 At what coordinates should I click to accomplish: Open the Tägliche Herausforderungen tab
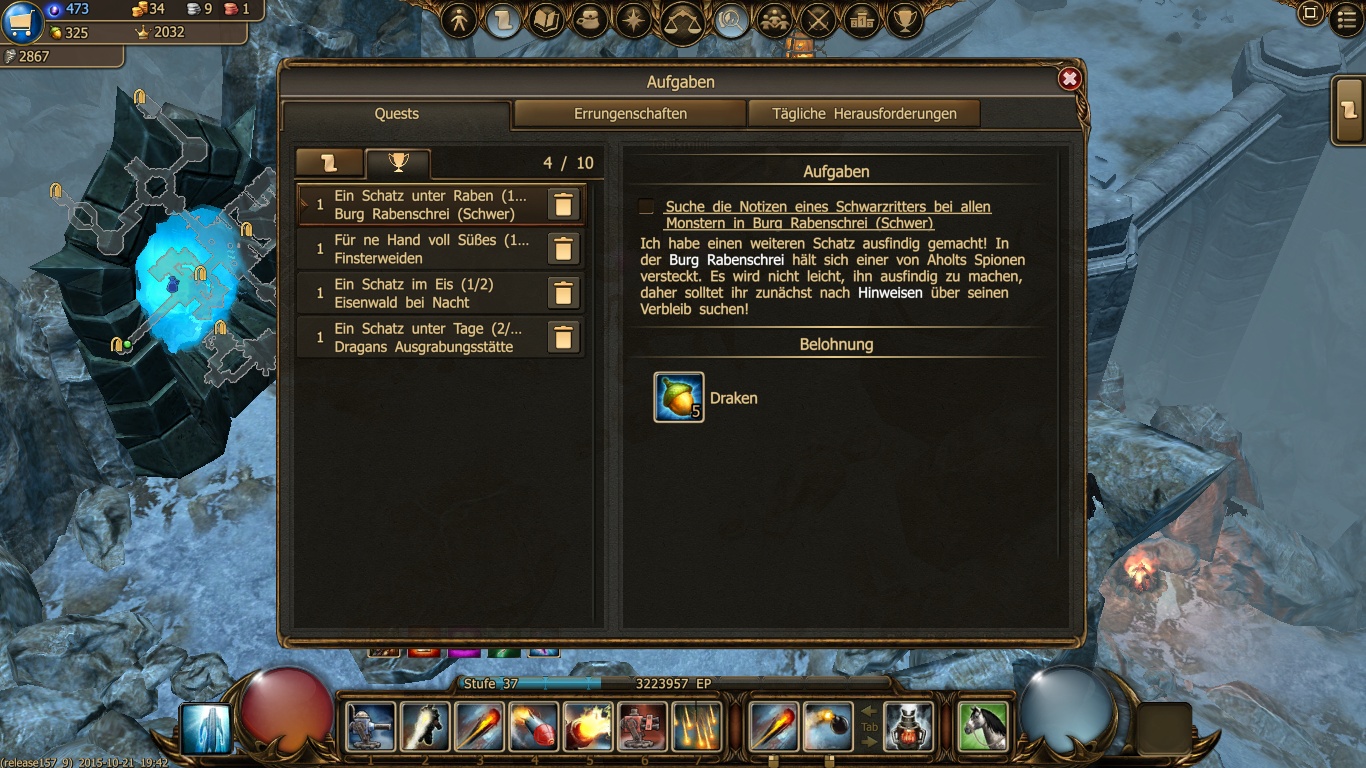point(864,114)
